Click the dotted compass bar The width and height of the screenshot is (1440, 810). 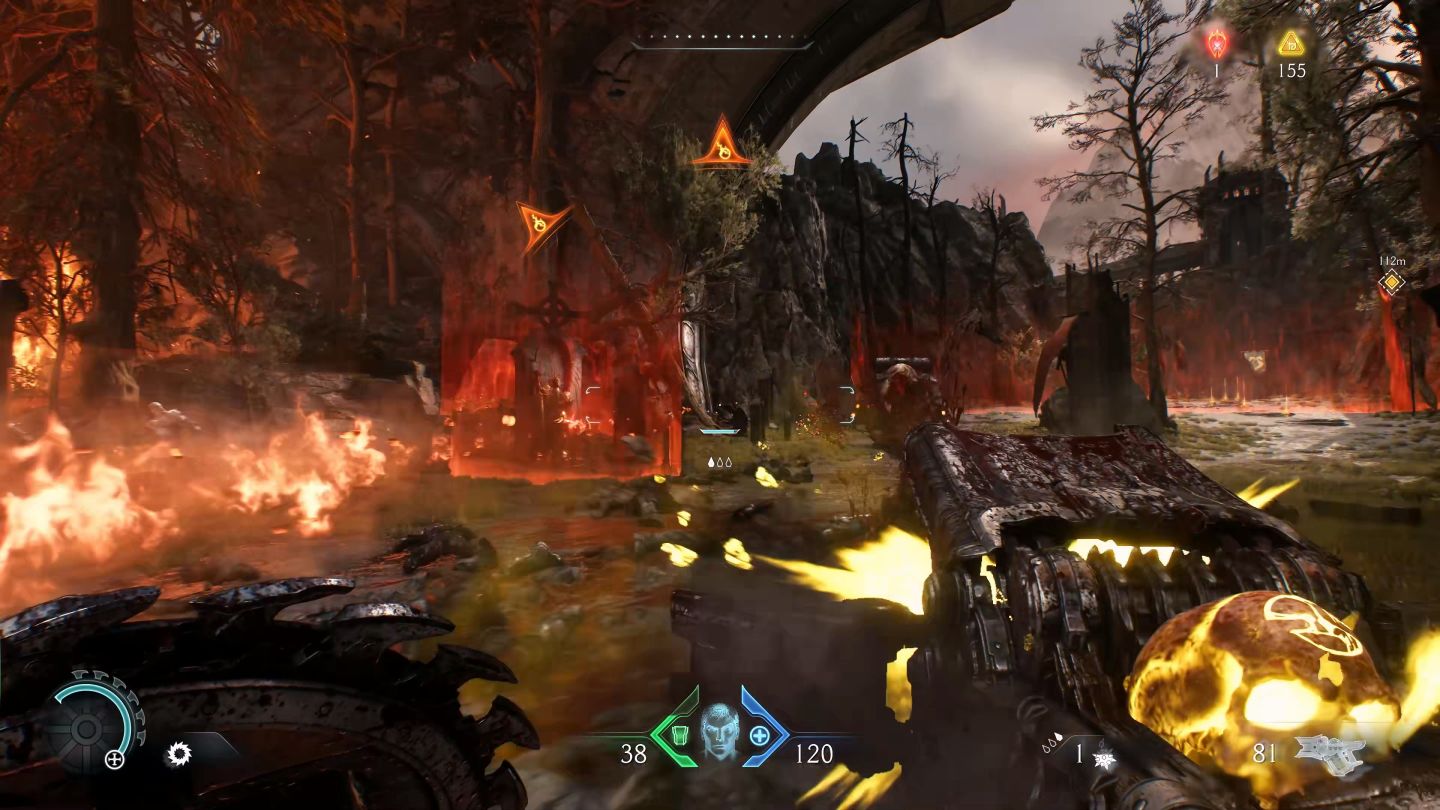point(721,43)
